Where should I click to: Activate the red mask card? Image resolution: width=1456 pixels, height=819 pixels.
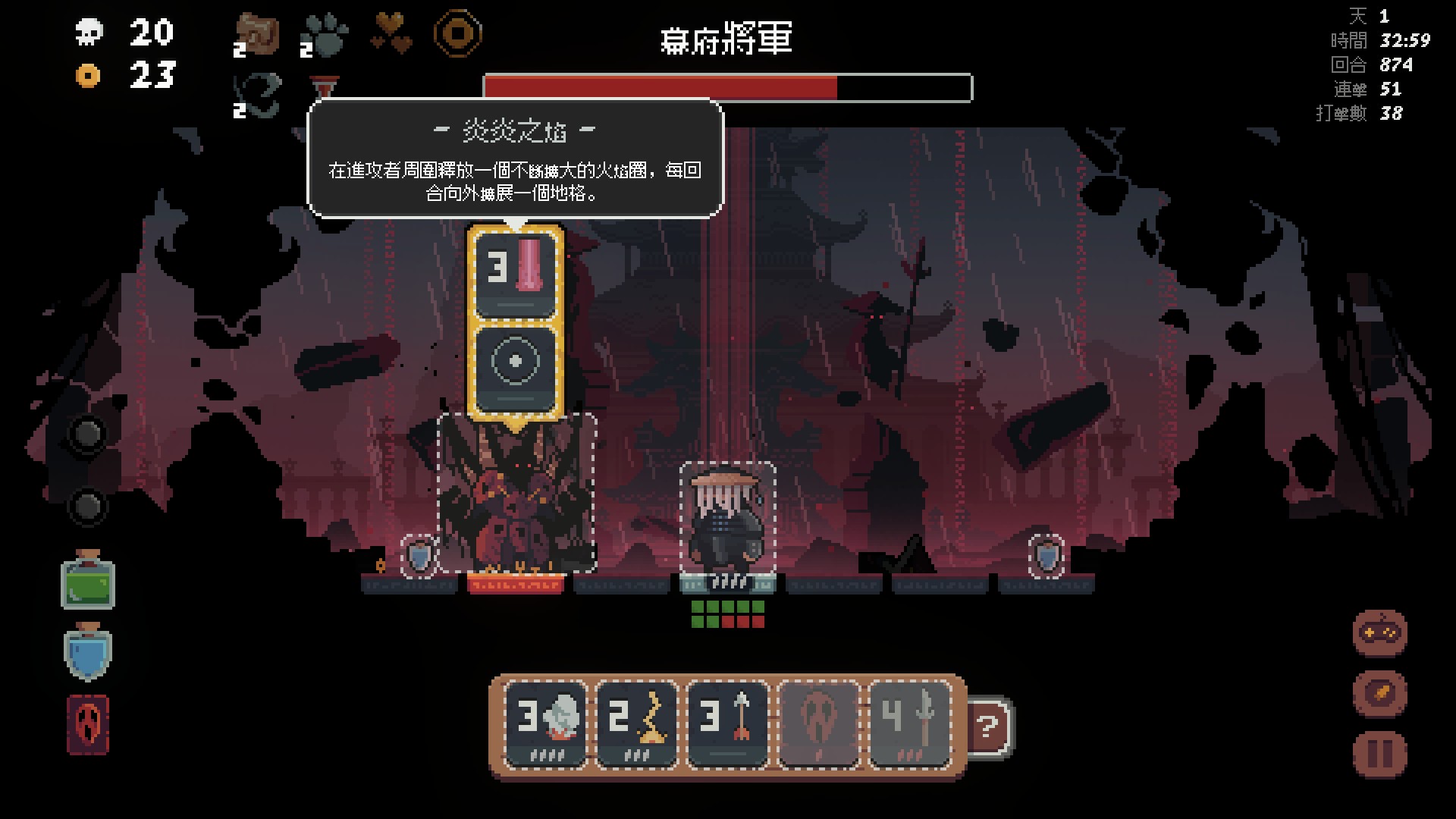coord(88,724)
